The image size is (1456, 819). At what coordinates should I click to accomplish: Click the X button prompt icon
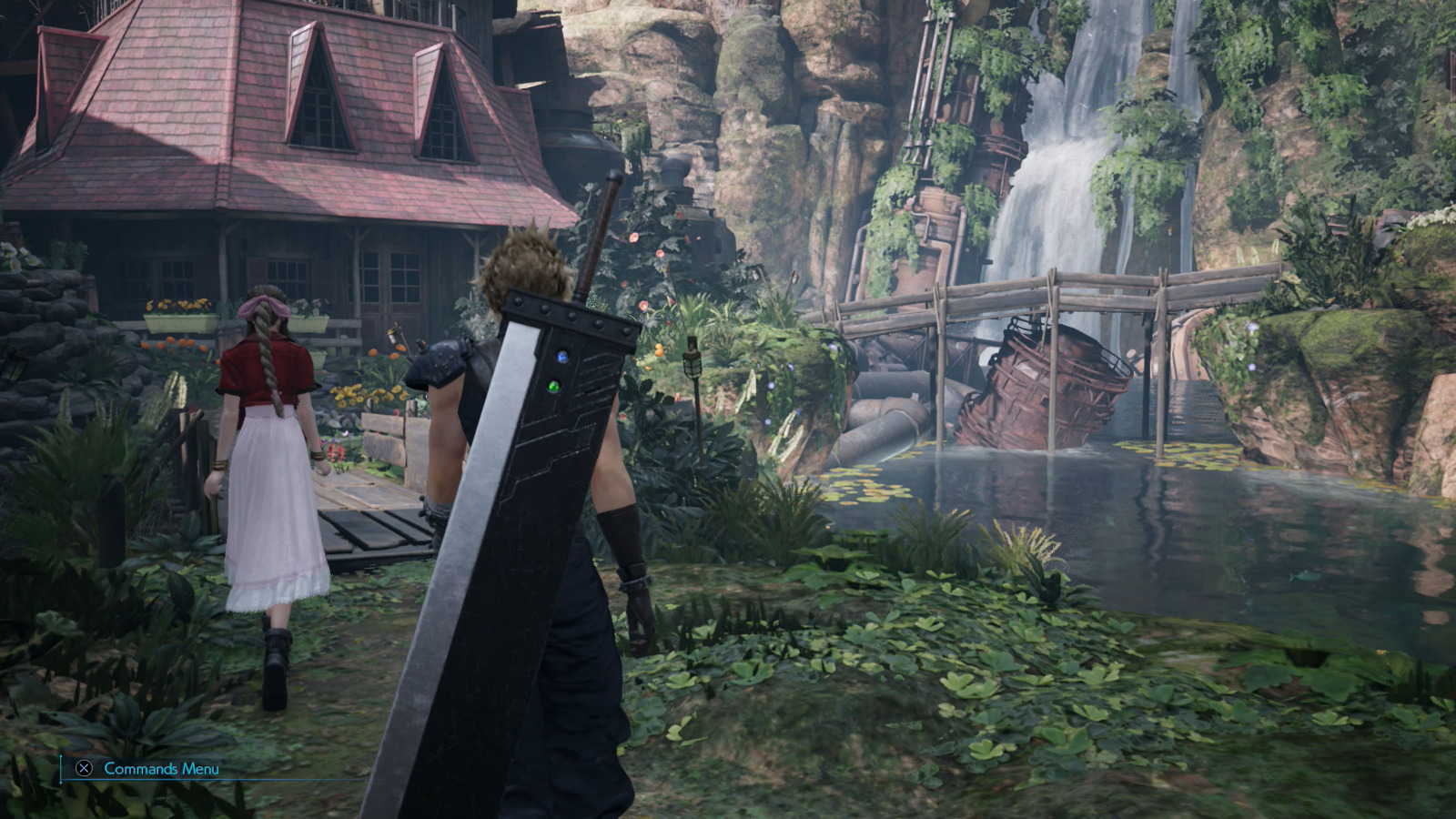click(x=82, y=769)
